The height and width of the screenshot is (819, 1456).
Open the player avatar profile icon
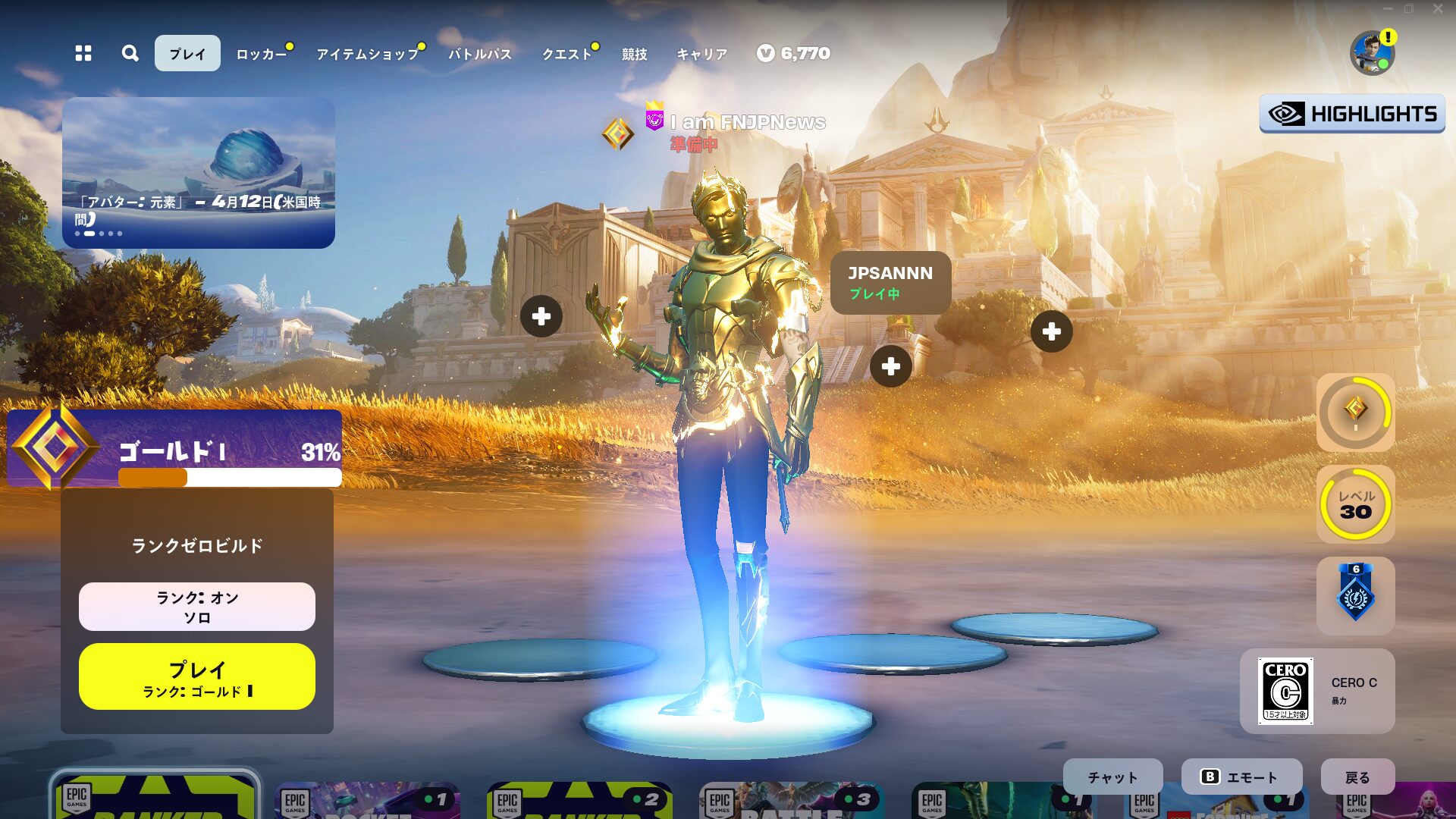1372,53
